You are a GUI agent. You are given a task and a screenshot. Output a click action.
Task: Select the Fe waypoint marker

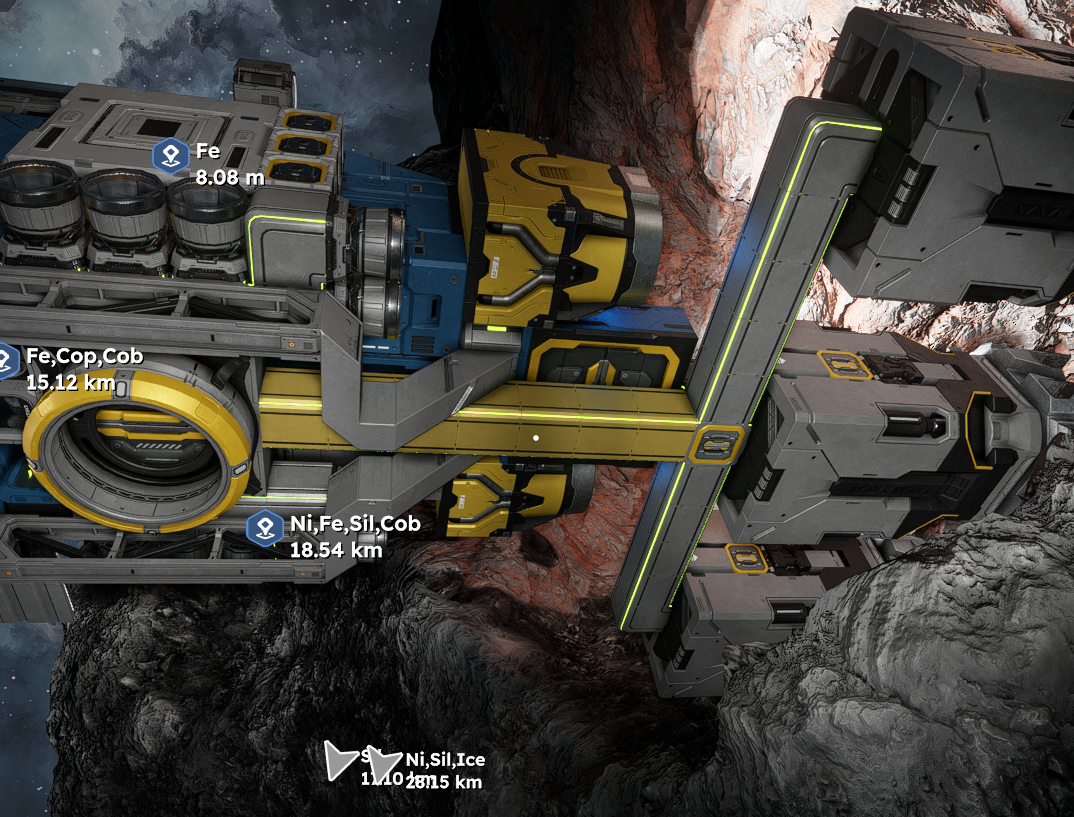pyautogui.click(x=171, y=155)
